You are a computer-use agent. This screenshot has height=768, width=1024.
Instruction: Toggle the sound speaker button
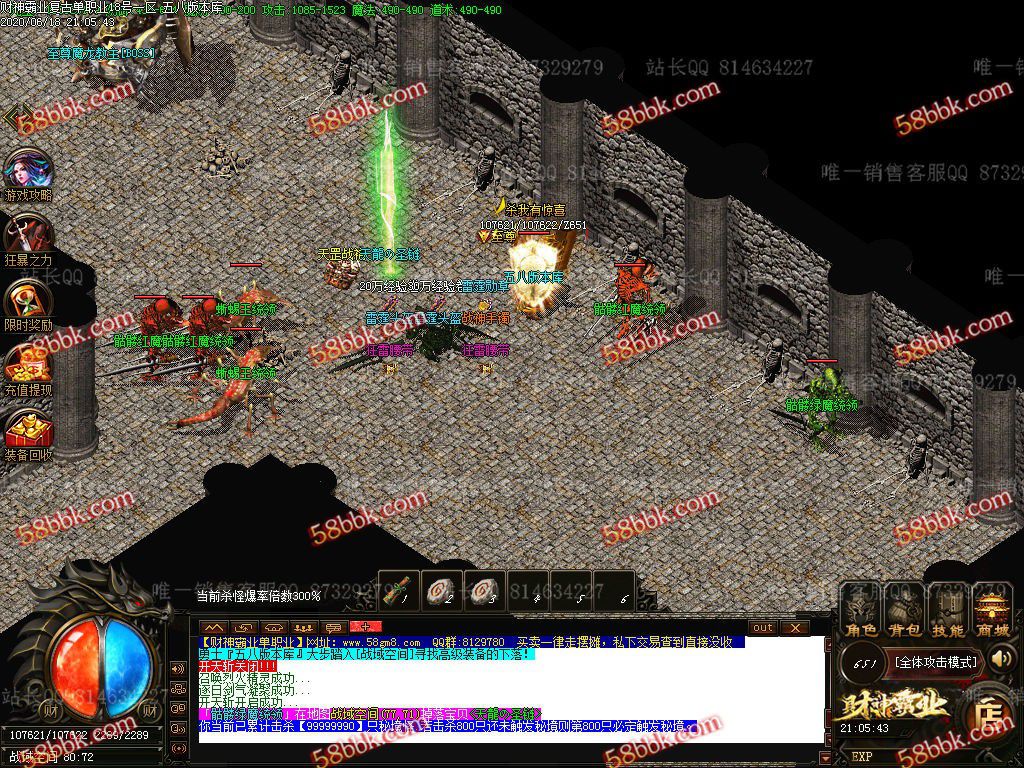point(1001,658)
